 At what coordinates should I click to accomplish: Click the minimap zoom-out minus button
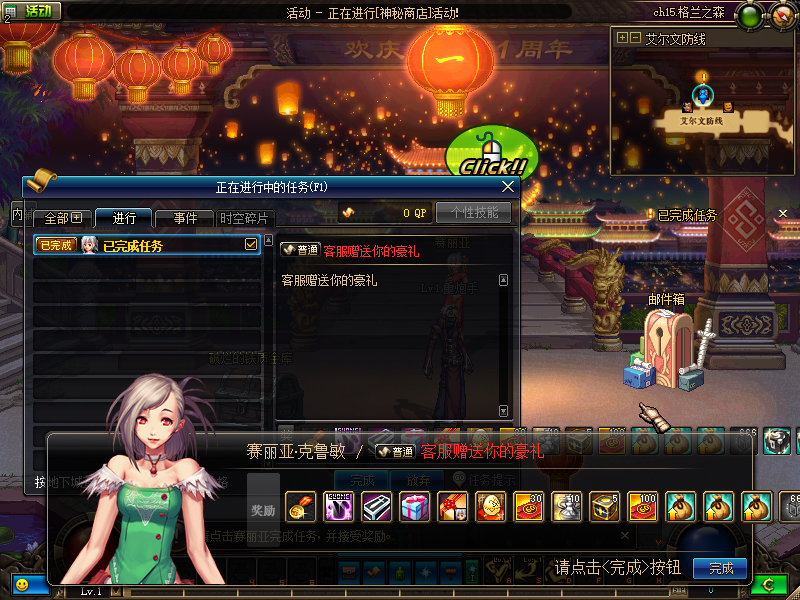(635, 38)
